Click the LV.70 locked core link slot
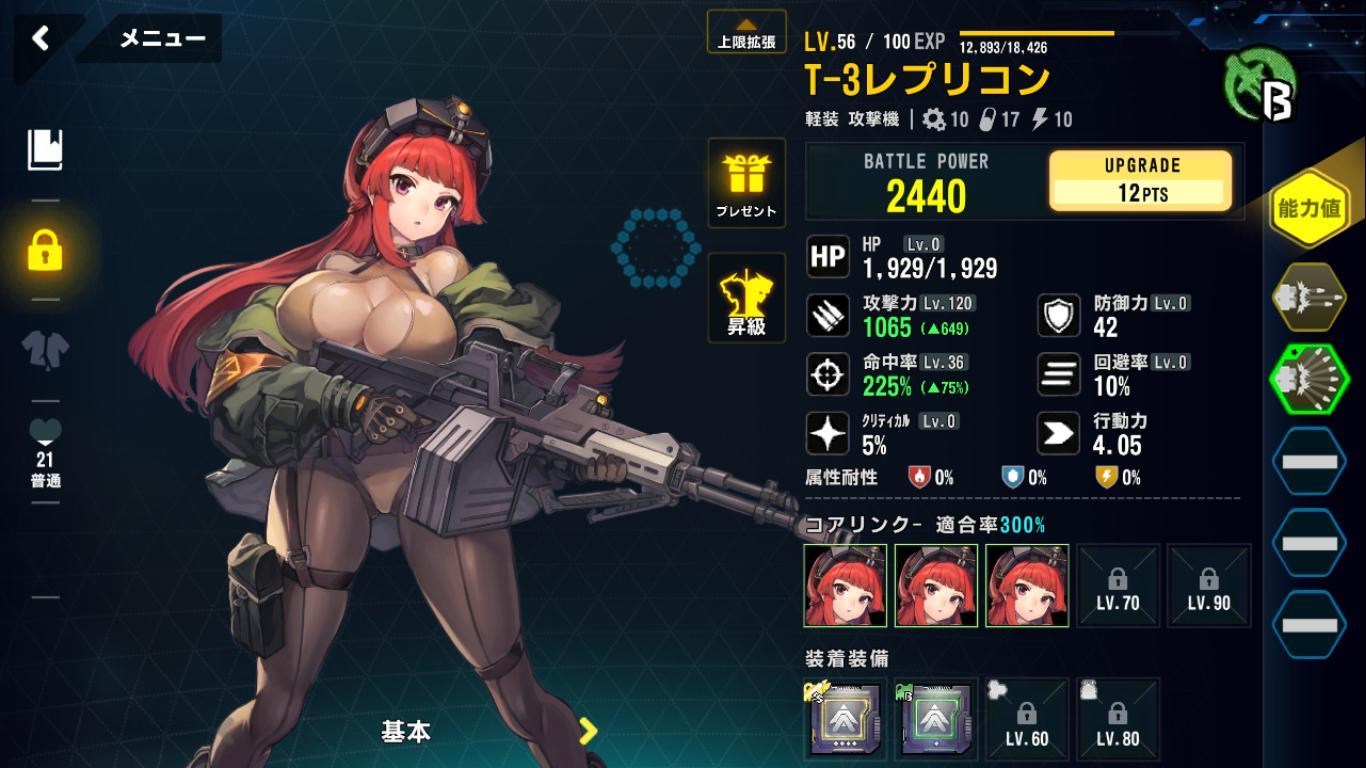This screenshot has height=768, width=1366. click(x=1118, y=587)
